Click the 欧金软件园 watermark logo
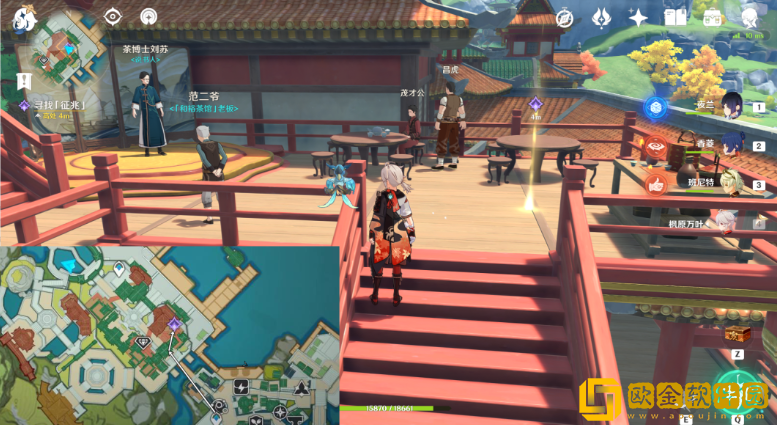Screen dimensions: 777x425 click(675, 400)
